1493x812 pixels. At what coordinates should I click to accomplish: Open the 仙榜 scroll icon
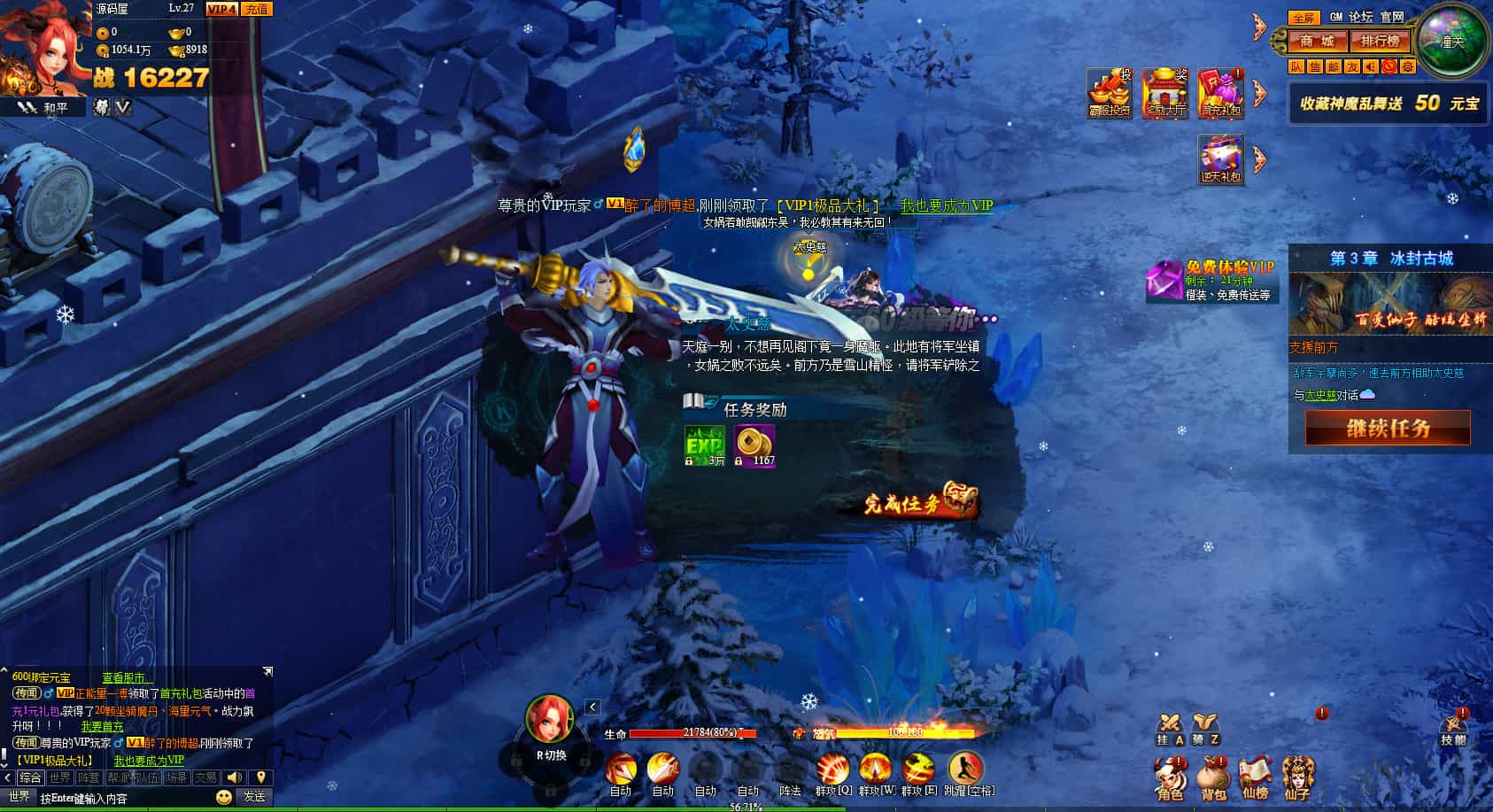coord(1255,778)
